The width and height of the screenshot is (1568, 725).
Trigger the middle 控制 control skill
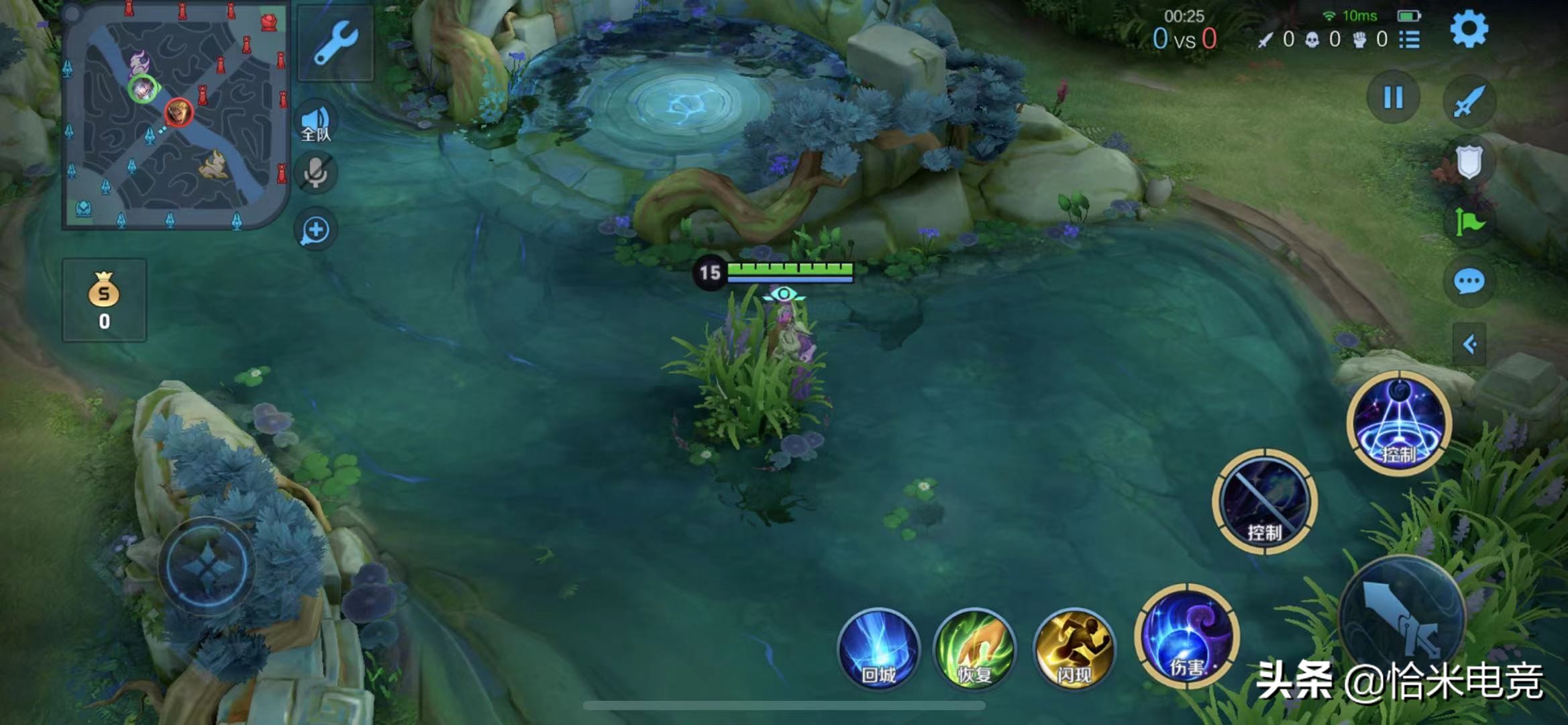[x=1265, y=502]
